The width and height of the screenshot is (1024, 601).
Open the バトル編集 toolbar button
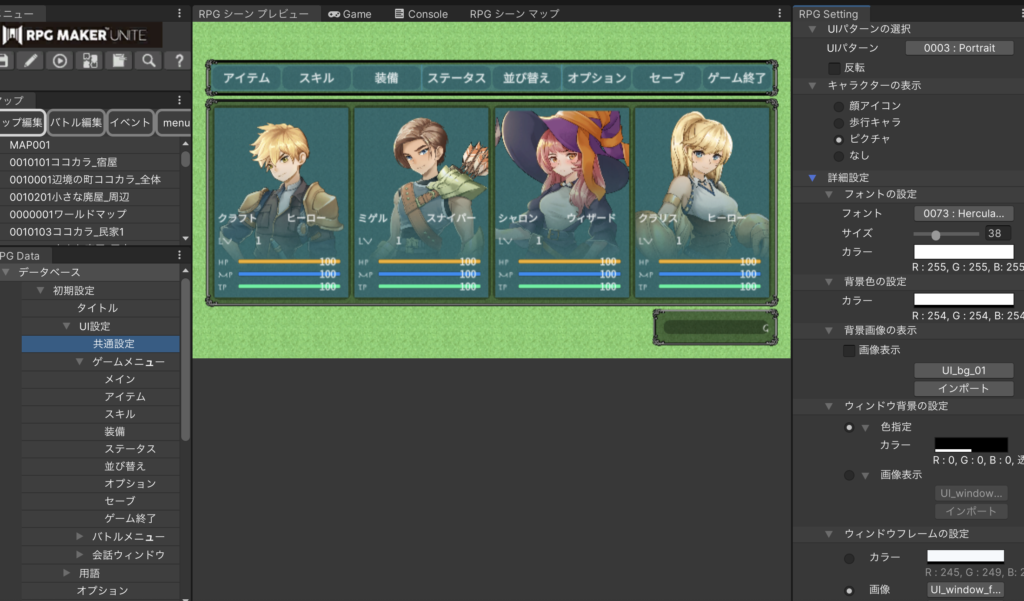(77, 122)
